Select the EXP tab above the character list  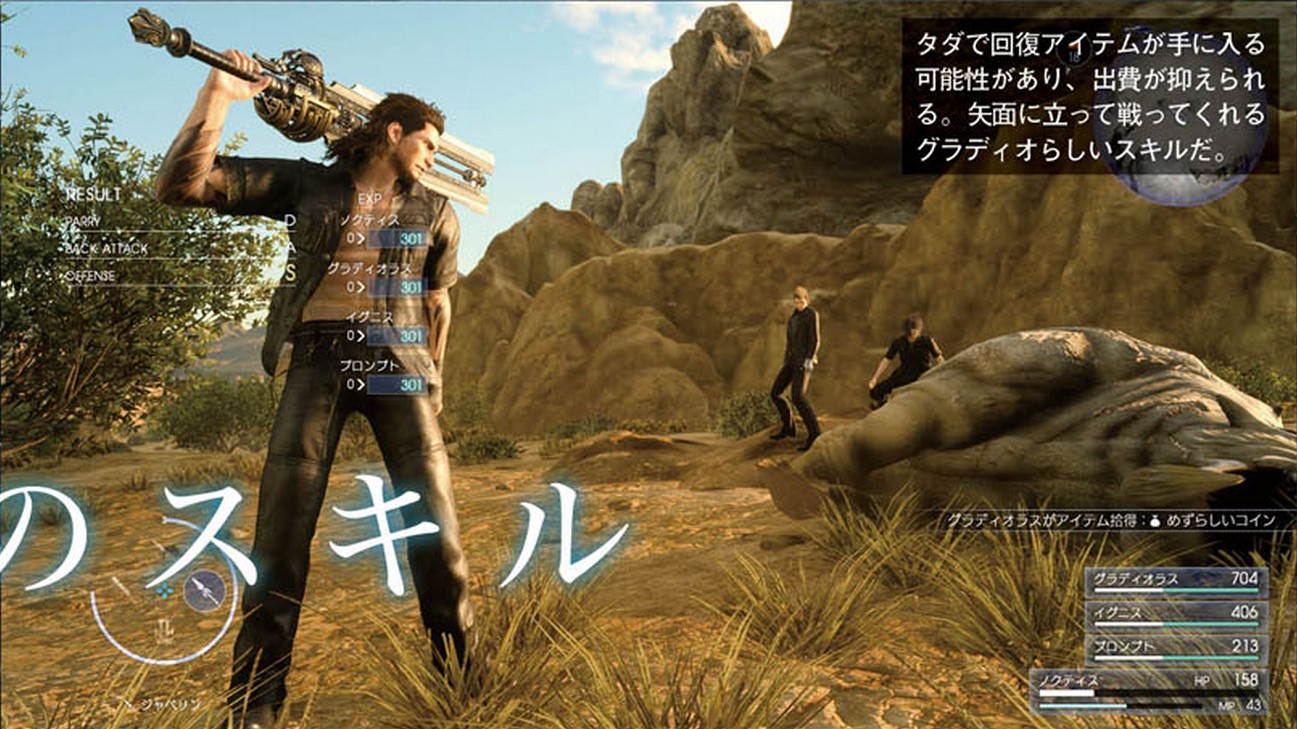372,199
